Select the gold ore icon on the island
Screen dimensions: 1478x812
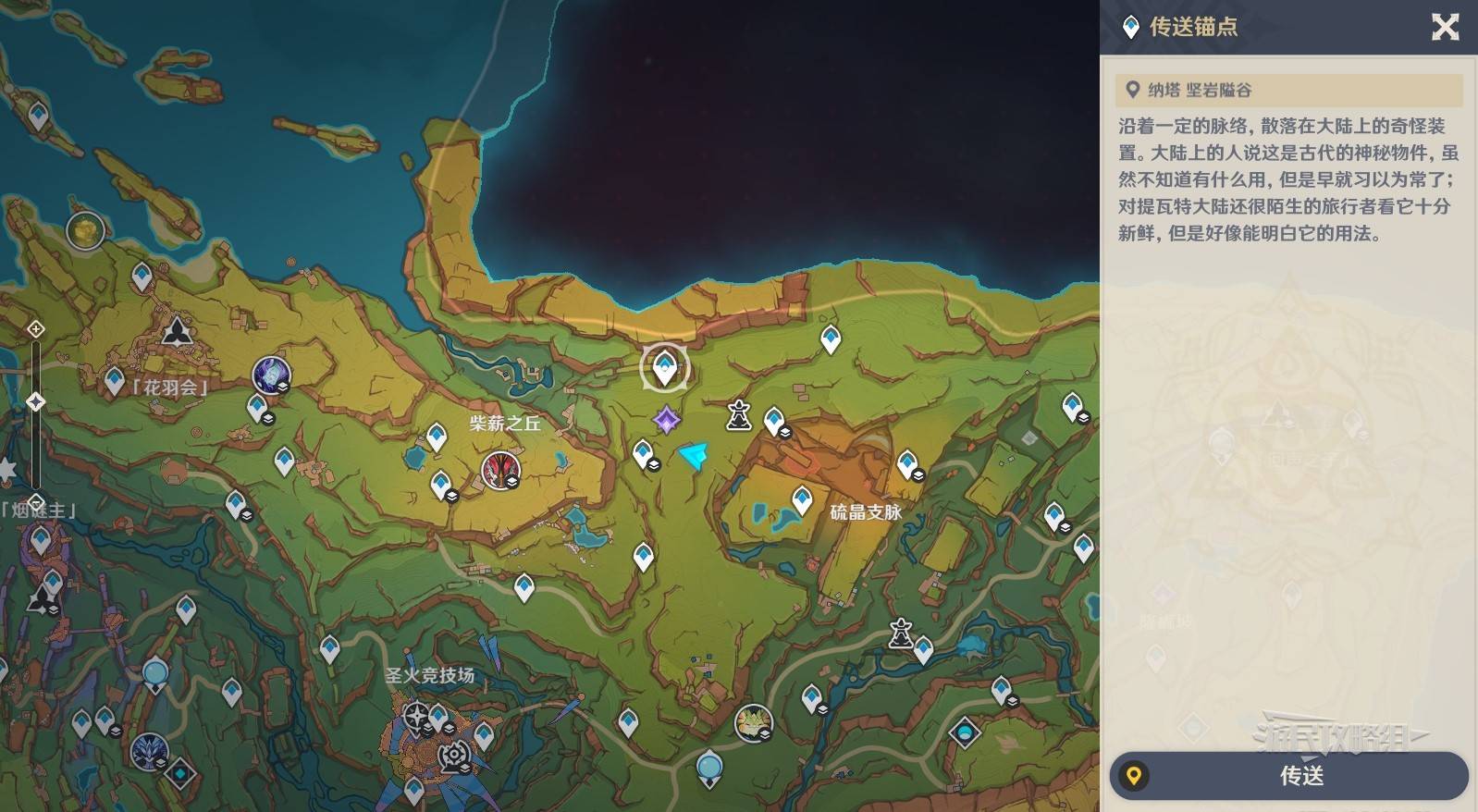click(x=85, y=230)
